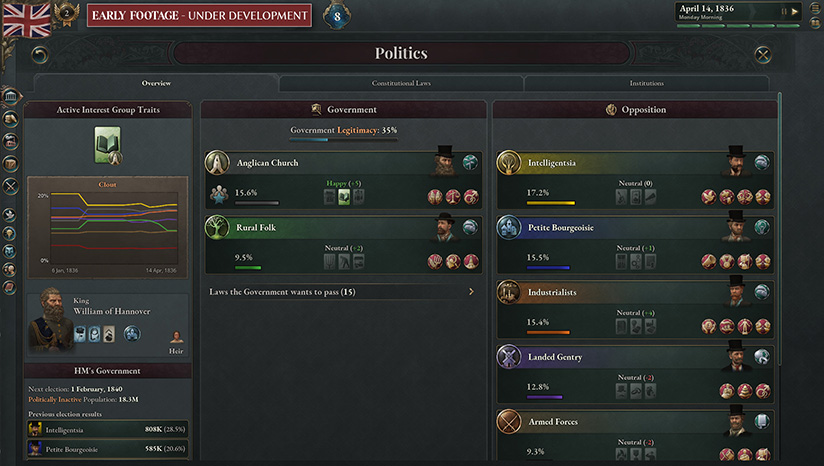Open the Institutions tab
The image size is (824, 466).
tap(646, 83)
